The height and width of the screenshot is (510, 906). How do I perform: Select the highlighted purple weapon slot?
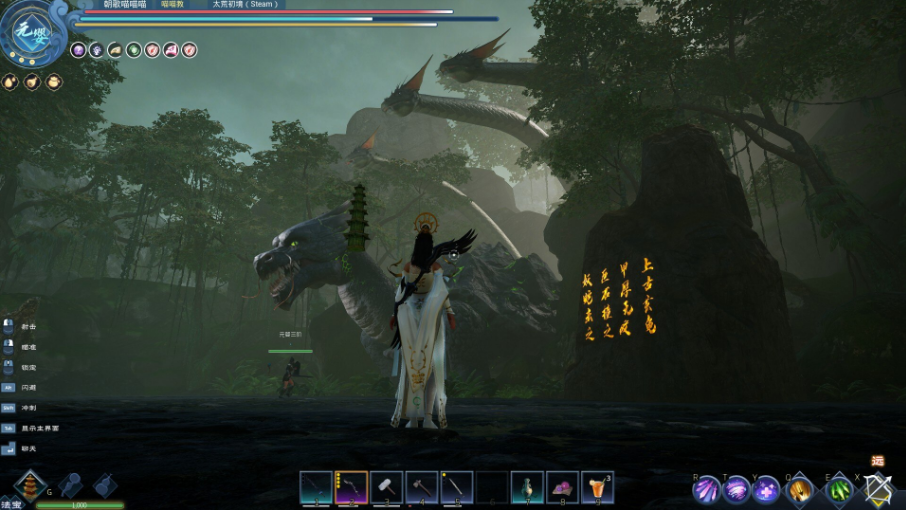(351, 487)
